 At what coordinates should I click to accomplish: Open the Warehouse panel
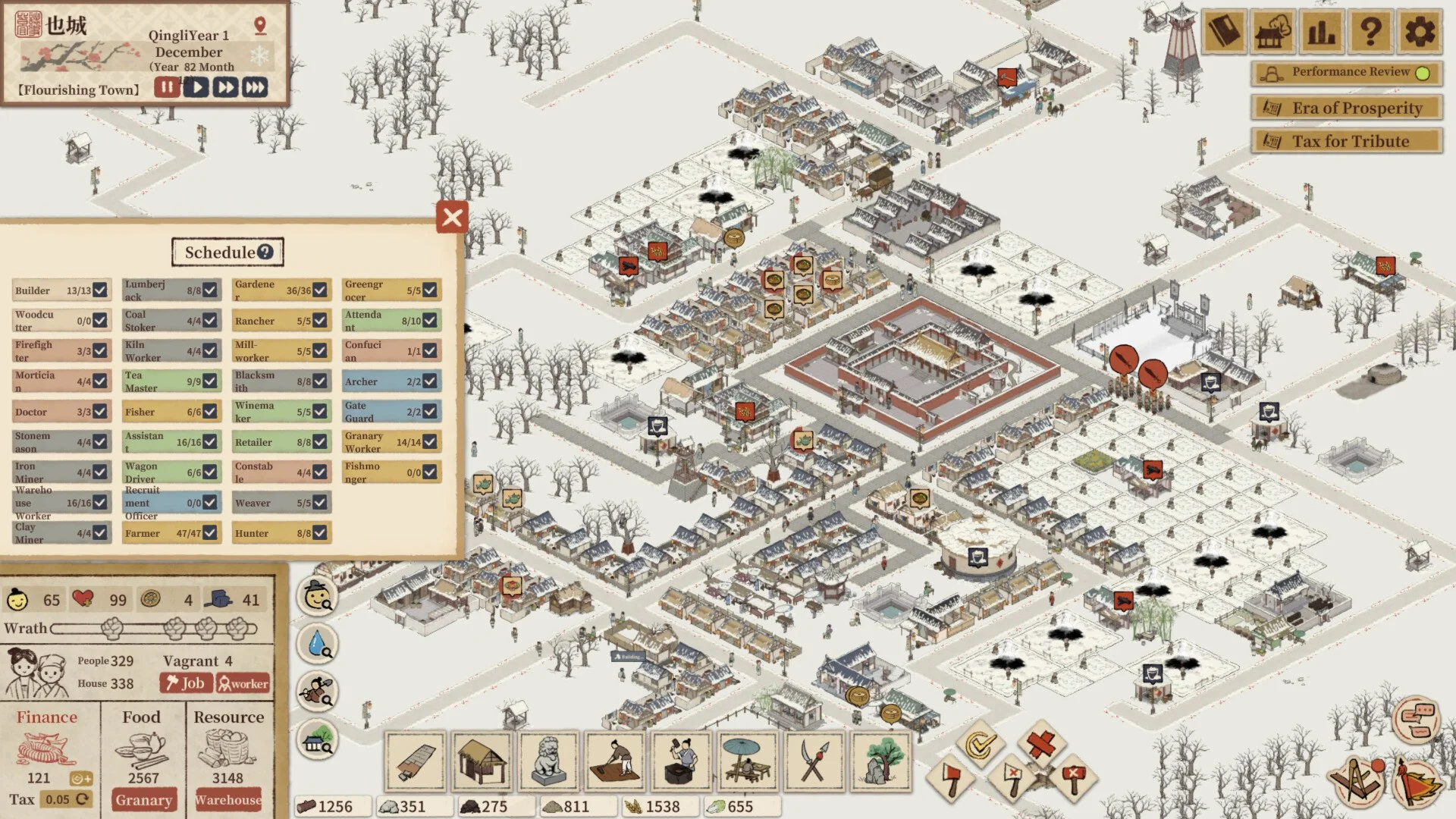228,800
